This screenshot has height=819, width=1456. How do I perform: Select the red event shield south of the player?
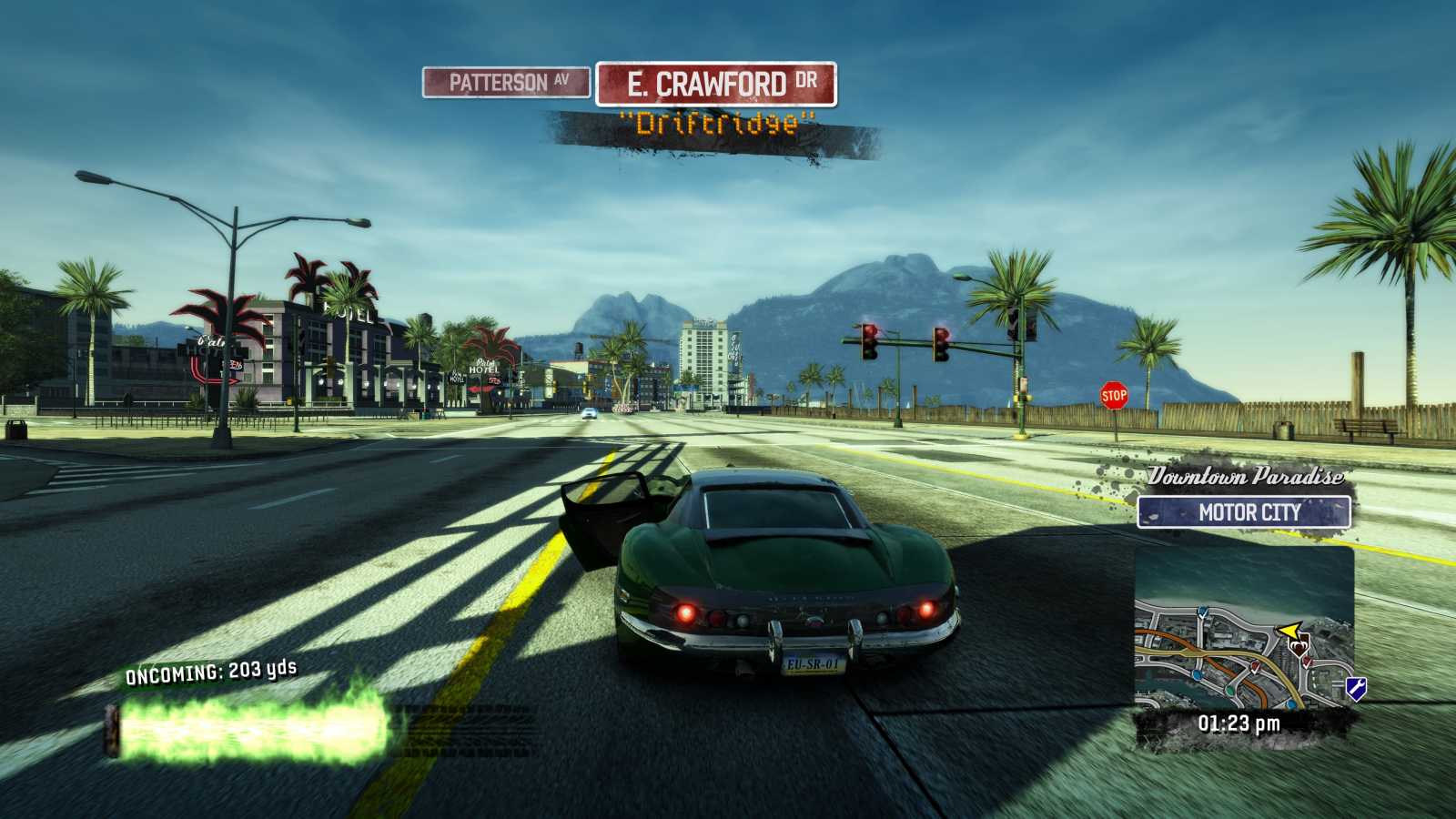tap(1306, 662)
